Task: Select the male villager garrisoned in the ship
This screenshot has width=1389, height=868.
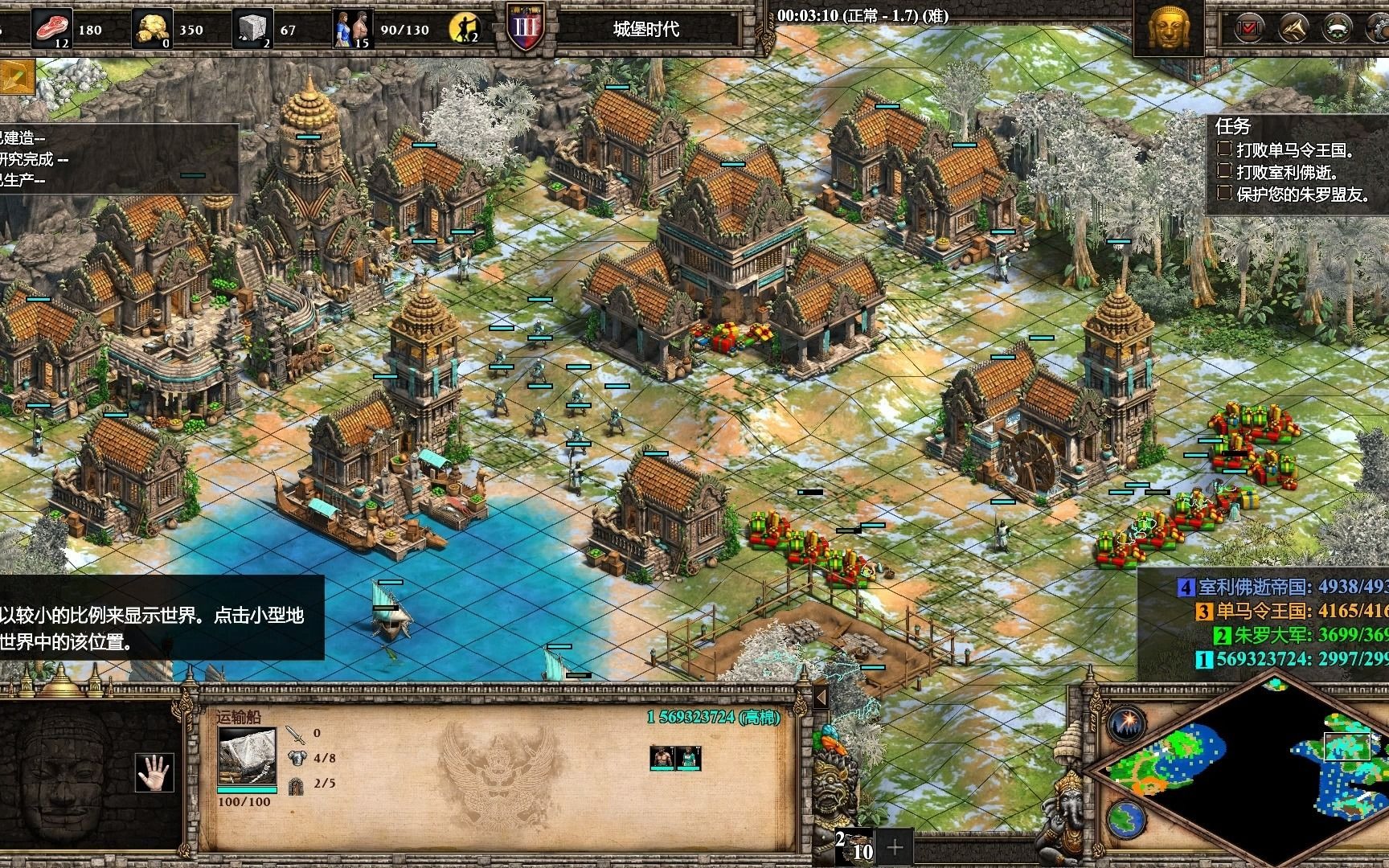Action: 661,757
